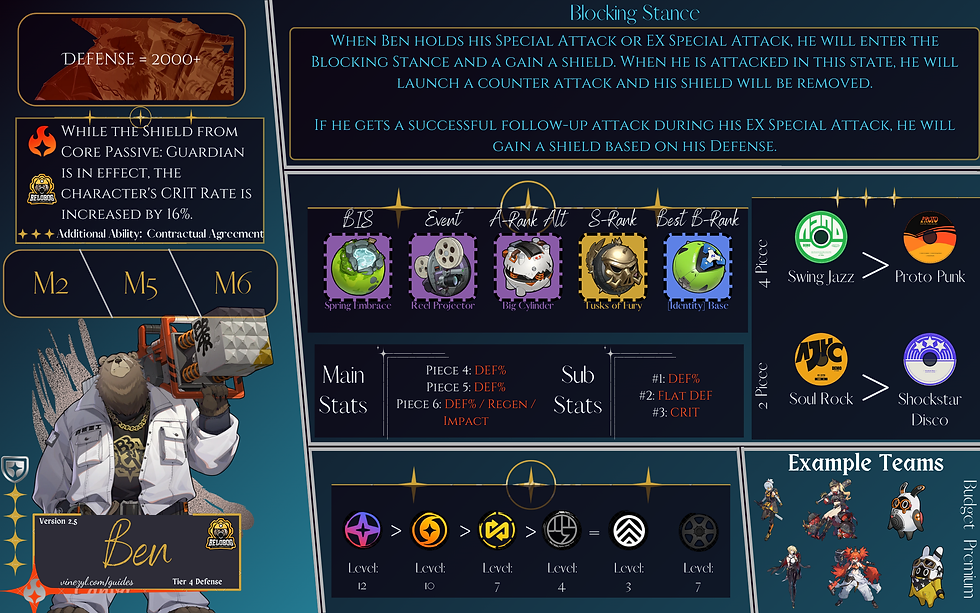
Task: Select the Shockstar Disco disc
Action: [x=929, y=360]
